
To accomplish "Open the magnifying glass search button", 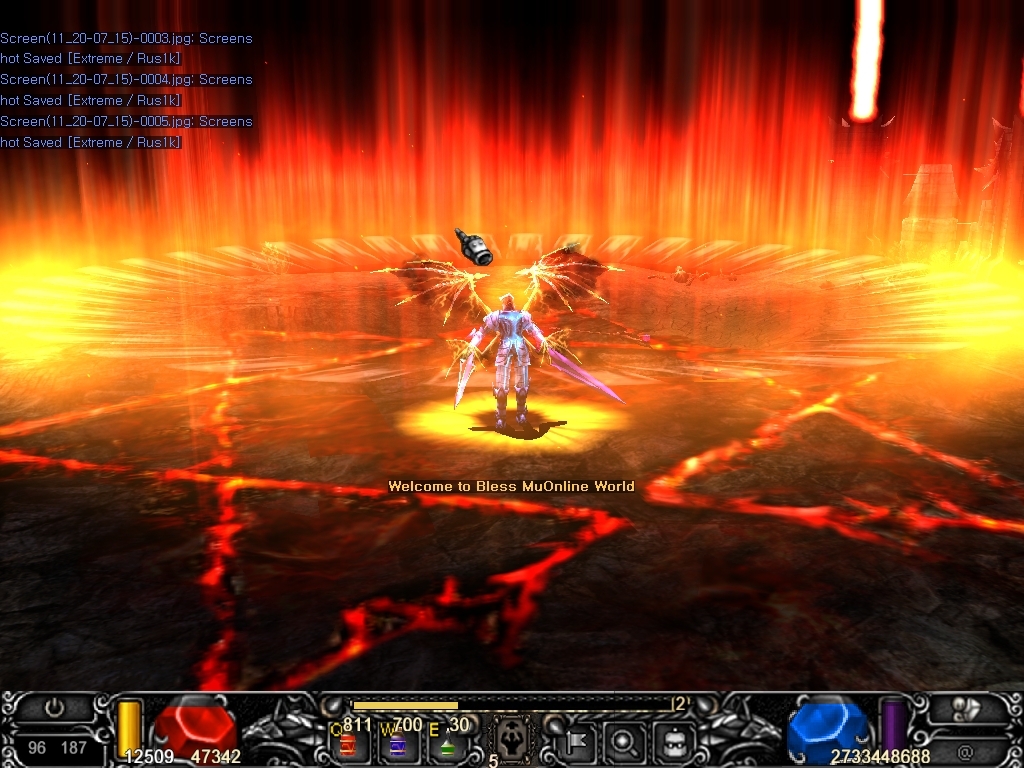I will [x=625, y=742].
